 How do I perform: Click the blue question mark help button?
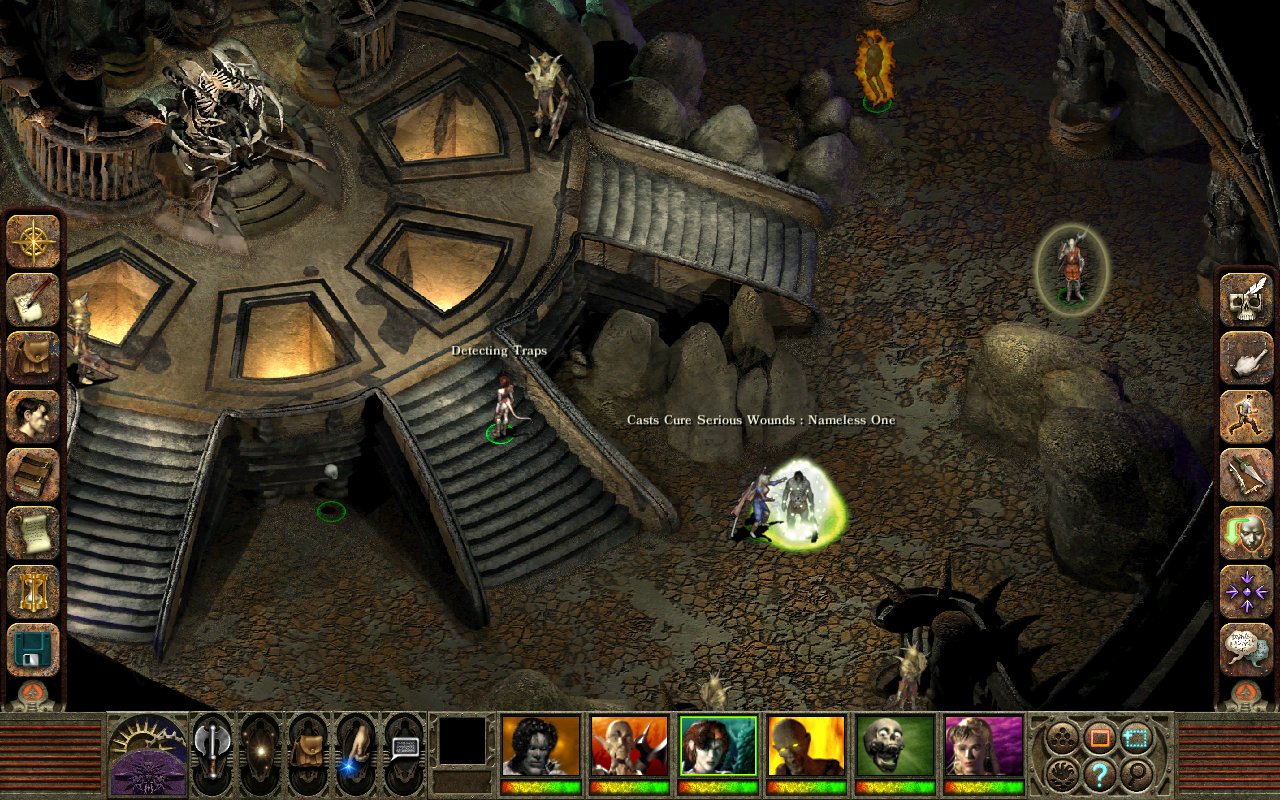click(x=1099, y=772)
